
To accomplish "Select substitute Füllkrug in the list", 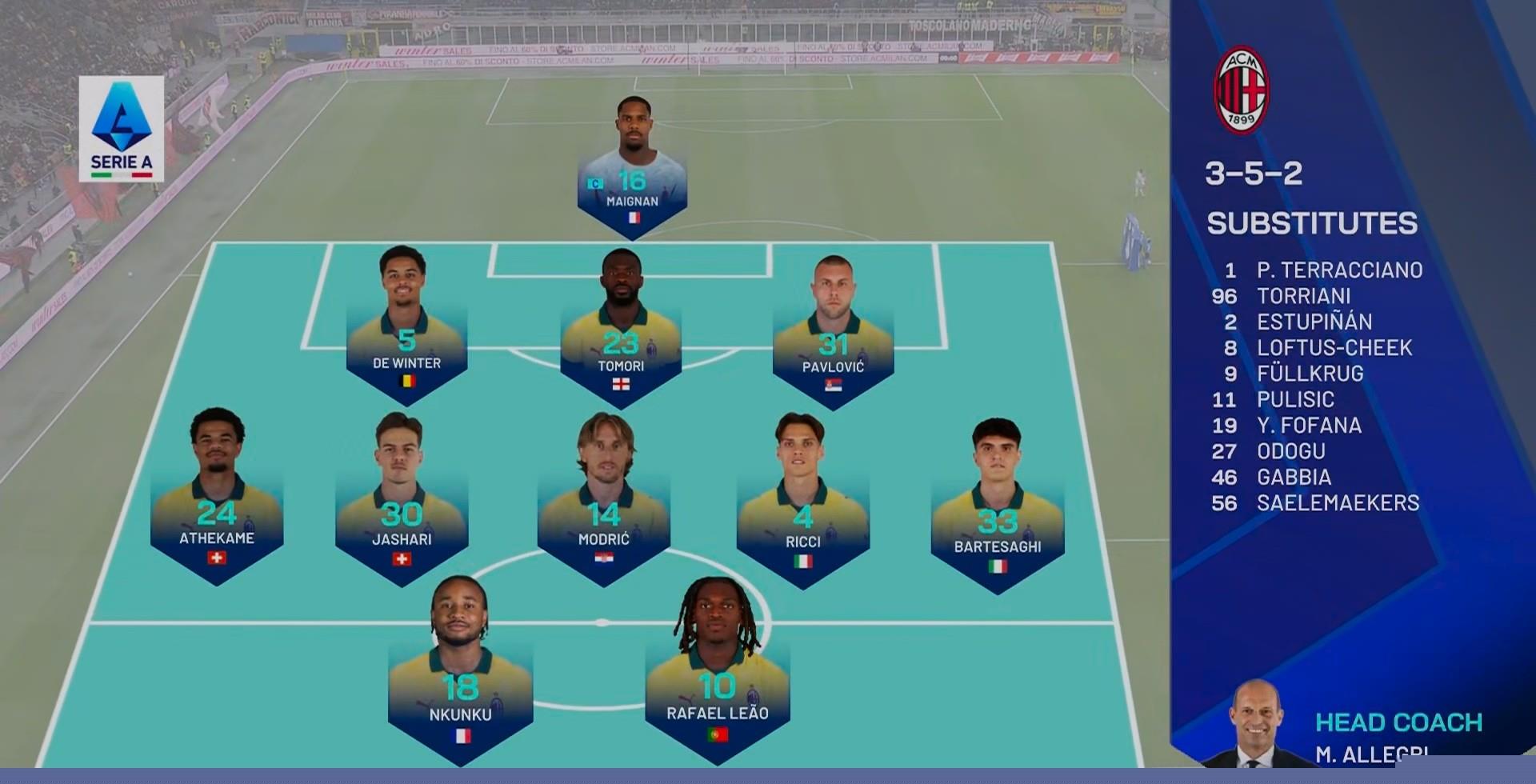I will [x=1310, y=374].
